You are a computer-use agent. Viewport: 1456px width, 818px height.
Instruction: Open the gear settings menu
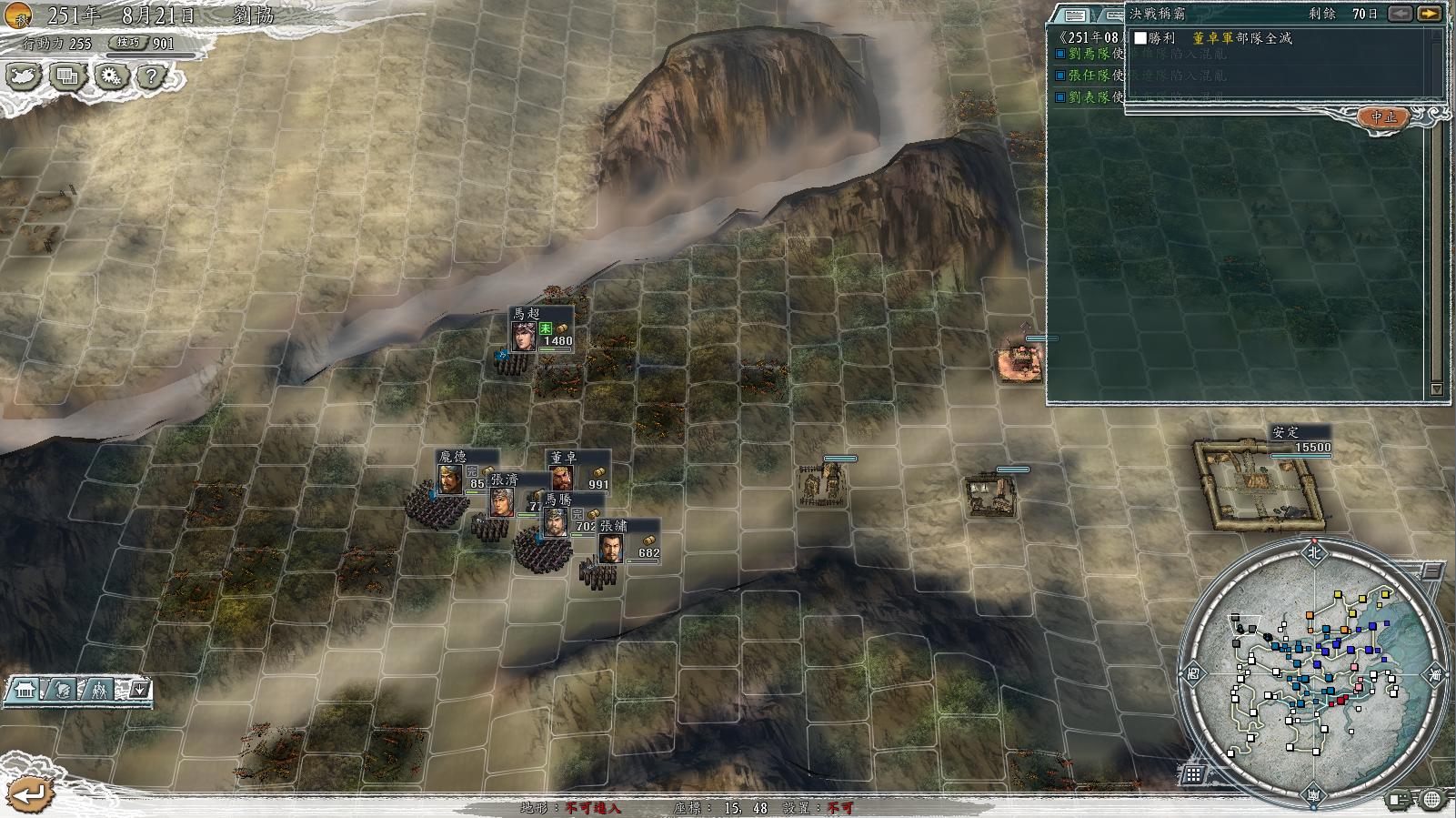(x=111, y=76)
